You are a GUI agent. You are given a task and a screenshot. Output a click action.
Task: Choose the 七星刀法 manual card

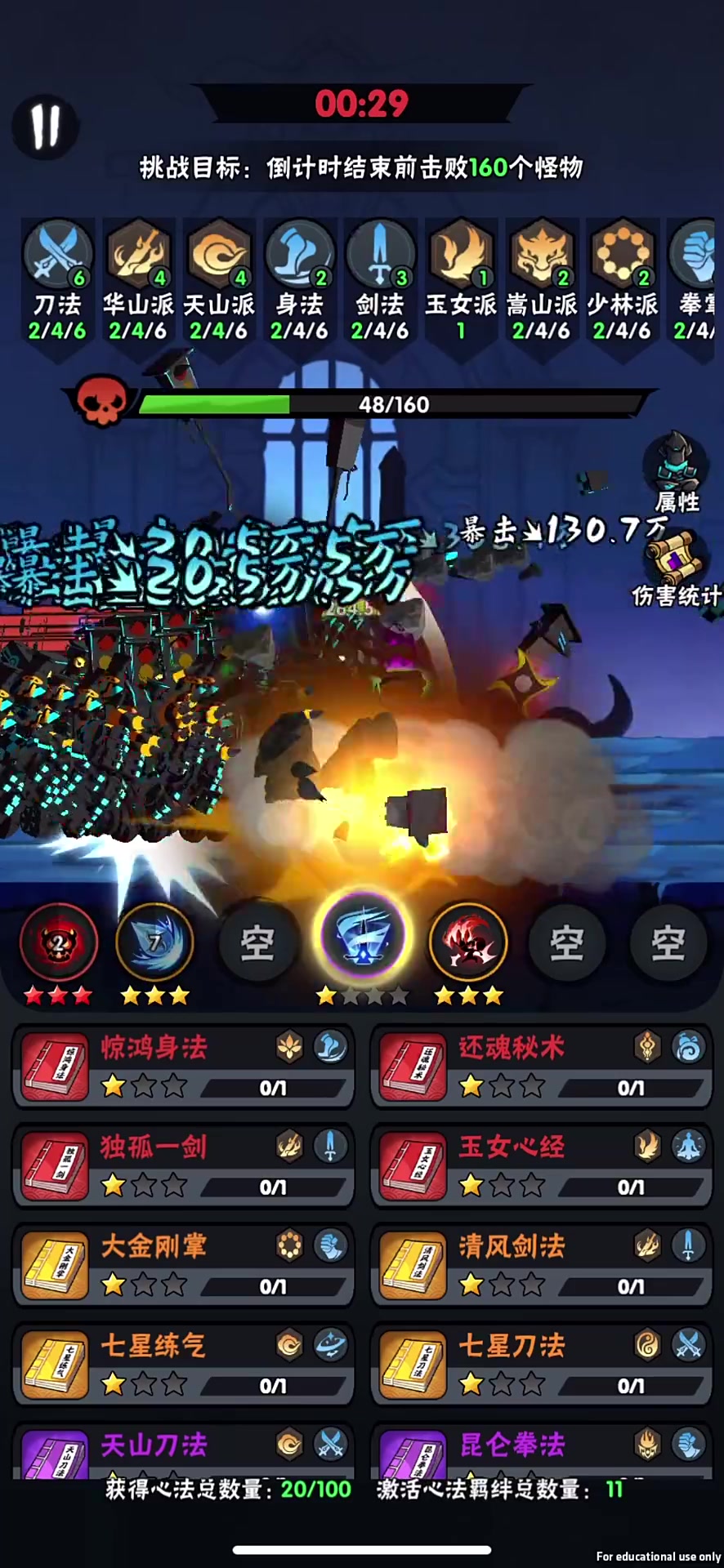tap(541, 1365)
